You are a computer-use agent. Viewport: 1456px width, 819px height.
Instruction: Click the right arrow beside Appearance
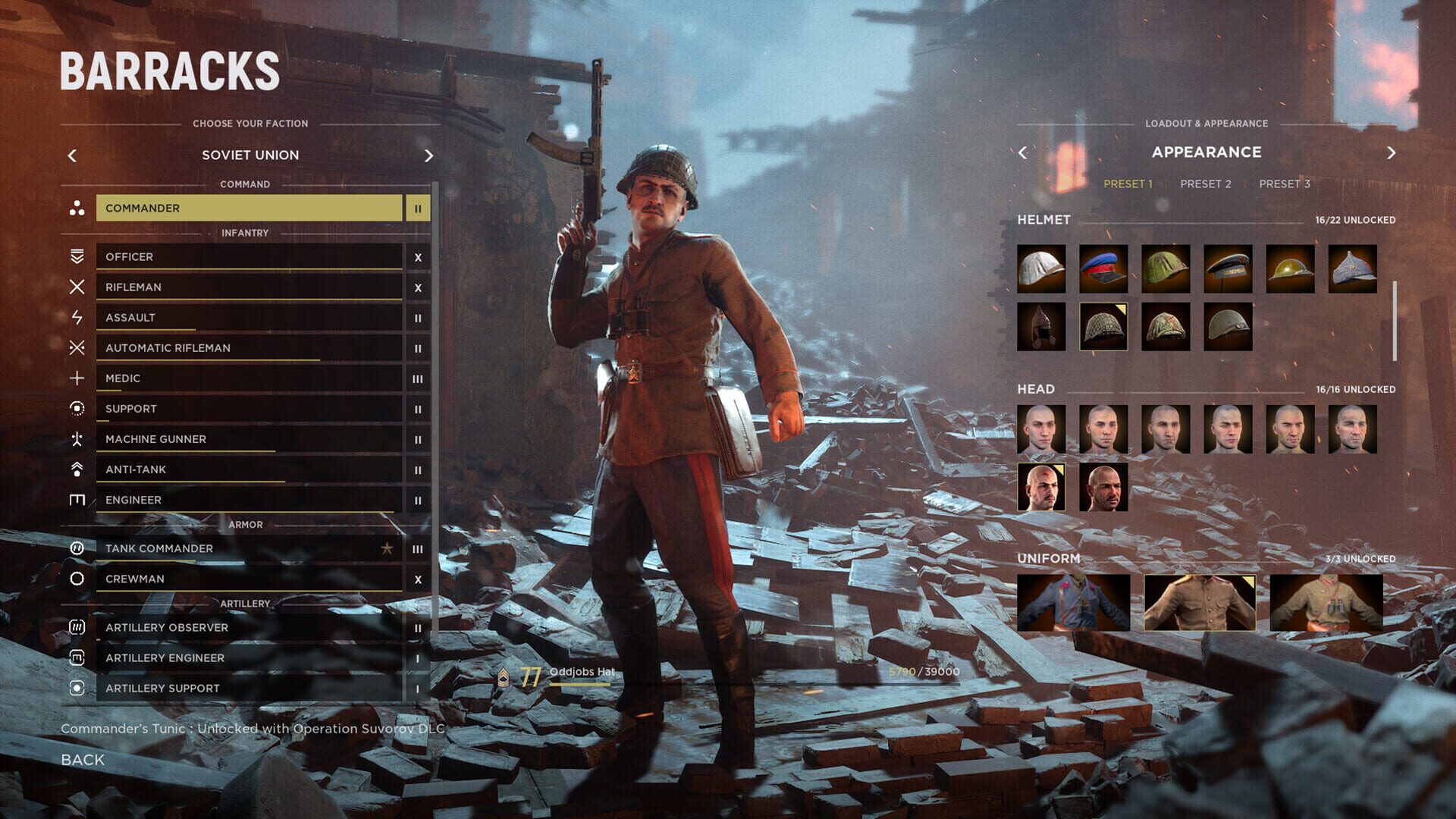click(x=1392, y=152)
